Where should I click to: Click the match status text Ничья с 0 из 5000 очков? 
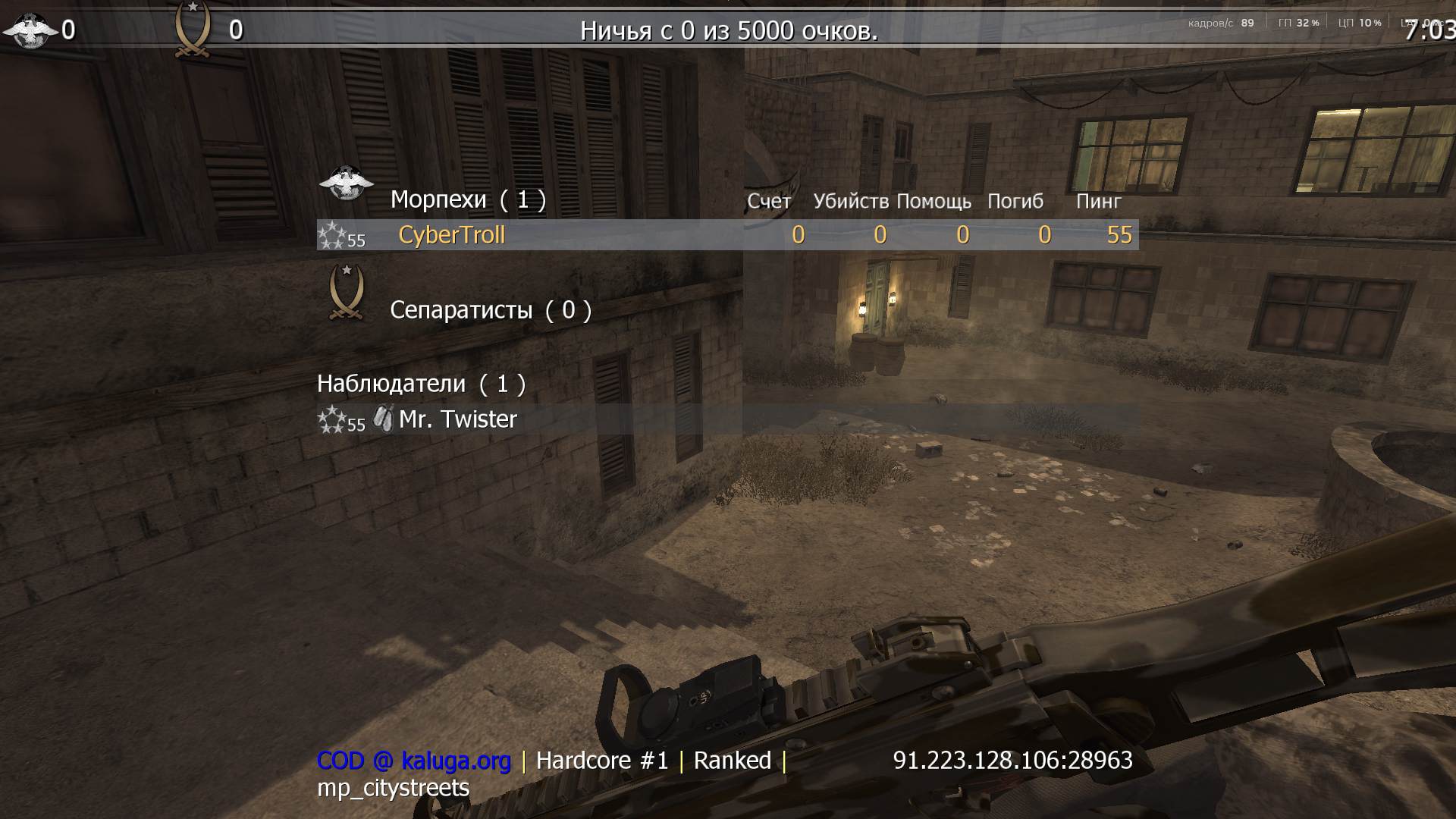(728, 31)
